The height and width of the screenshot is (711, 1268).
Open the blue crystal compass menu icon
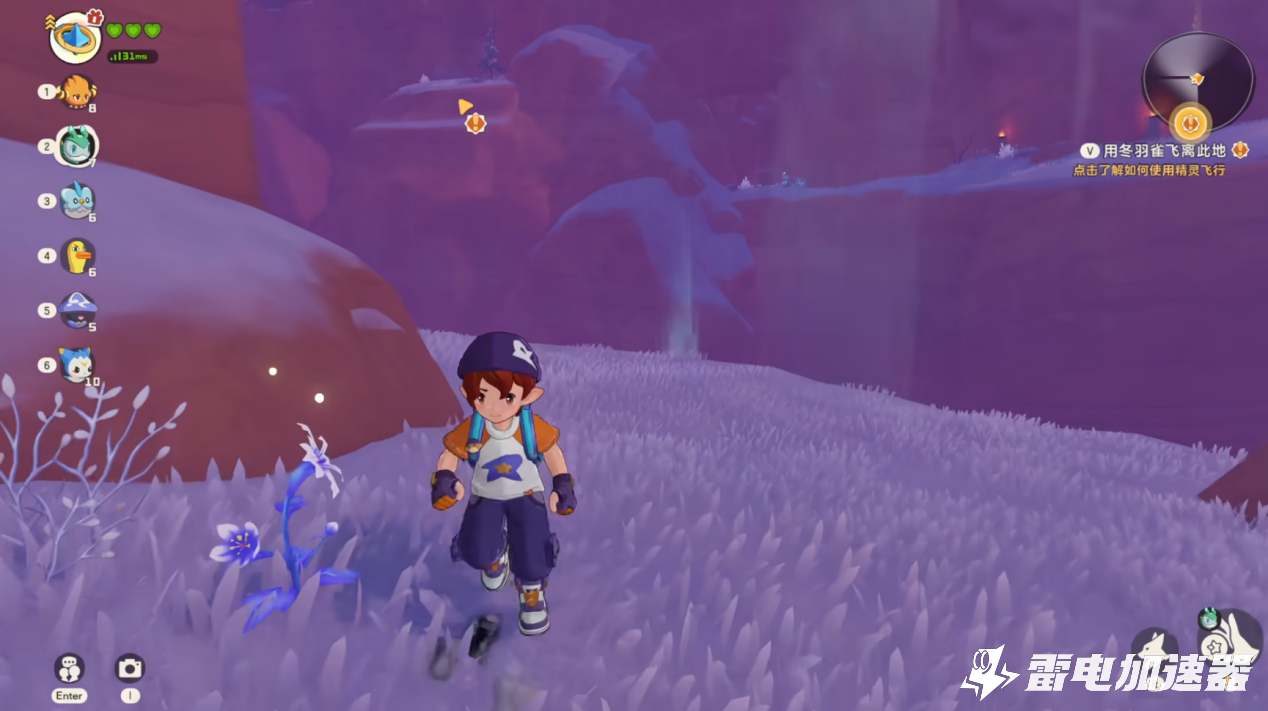(x=75, y=38)
